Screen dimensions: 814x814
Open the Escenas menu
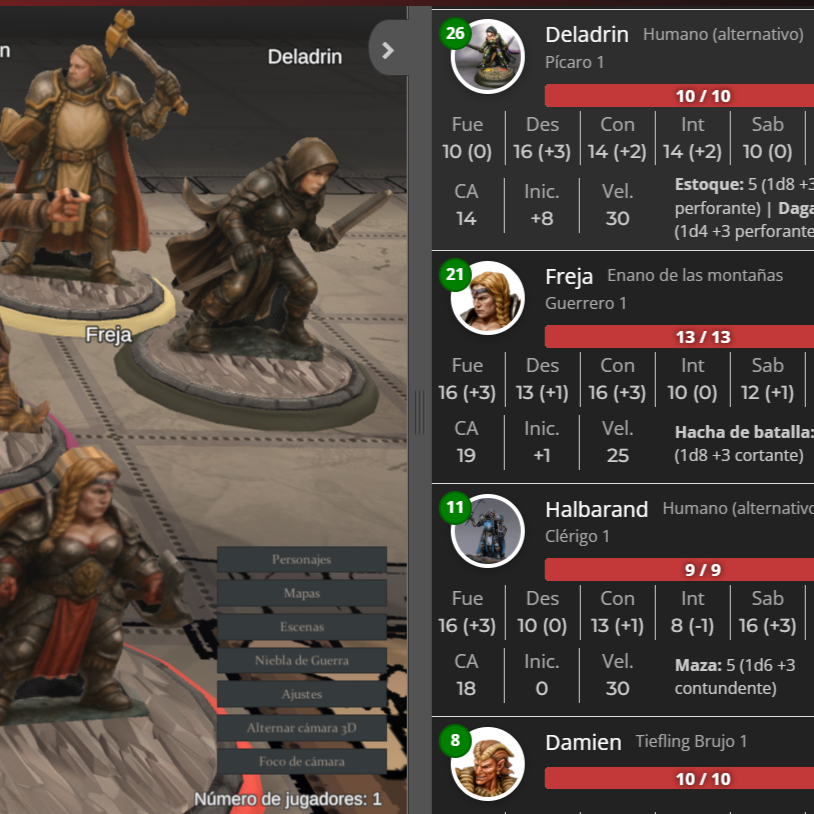[301, 627]
